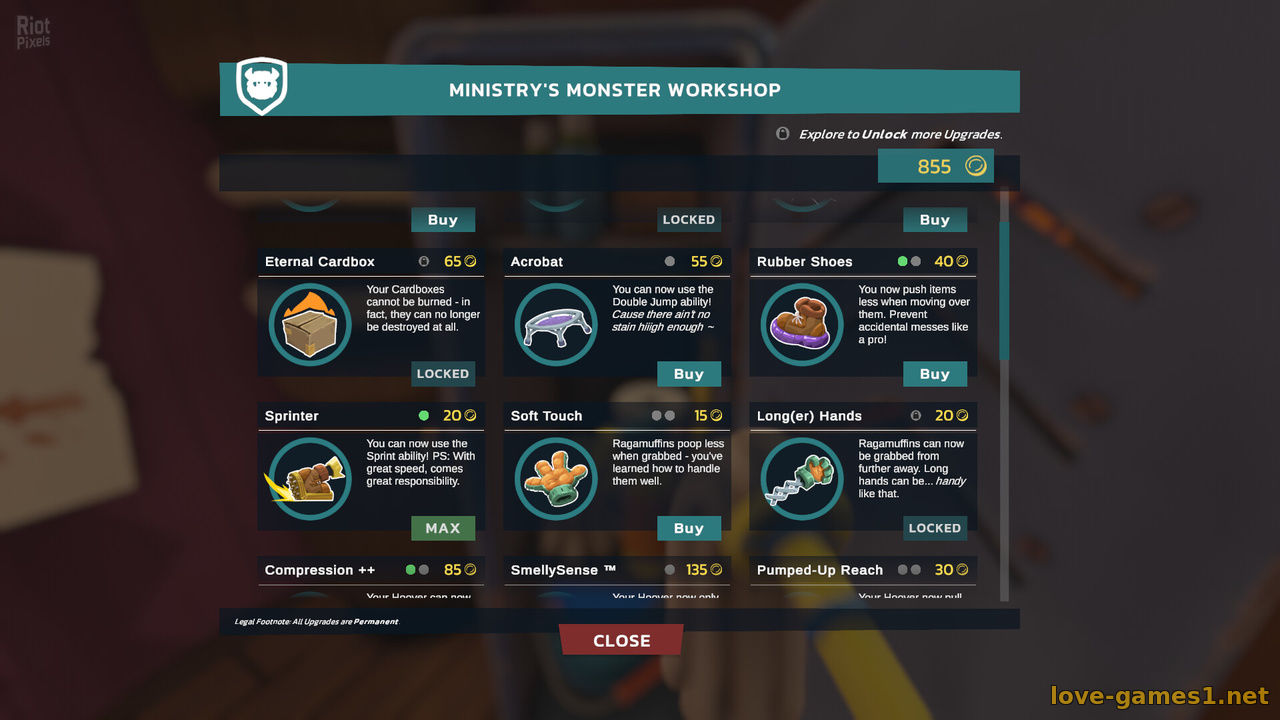Screen dimensions: 1280x720
Task: Buy the Soft Touch upgrade
Action: [x=688, y=528]
